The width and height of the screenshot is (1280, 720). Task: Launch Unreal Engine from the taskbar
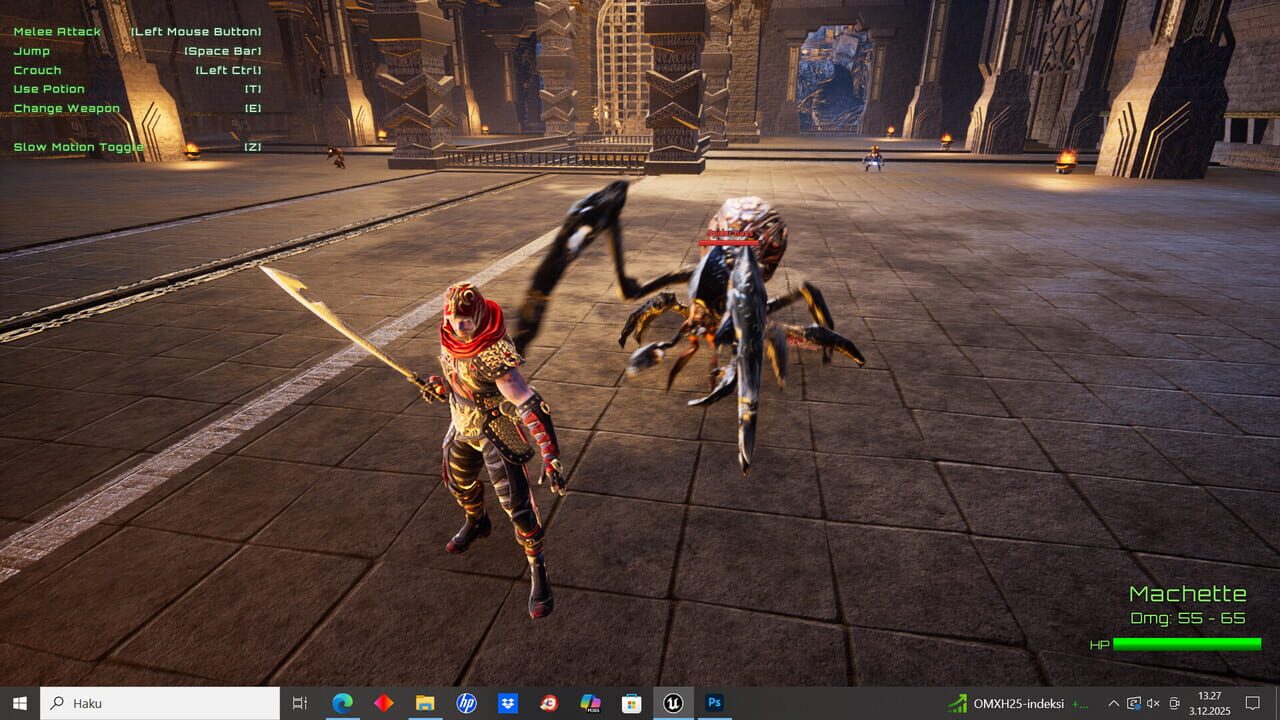click(672, 703)
